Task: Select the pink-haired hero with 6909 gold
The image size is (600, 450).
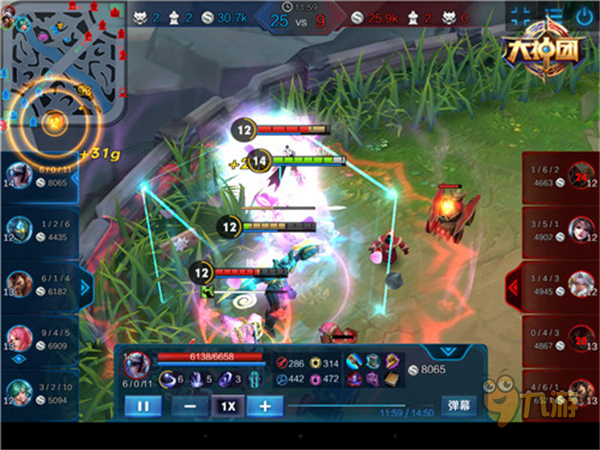Action: pyautogui.click(x=38, y=339)
